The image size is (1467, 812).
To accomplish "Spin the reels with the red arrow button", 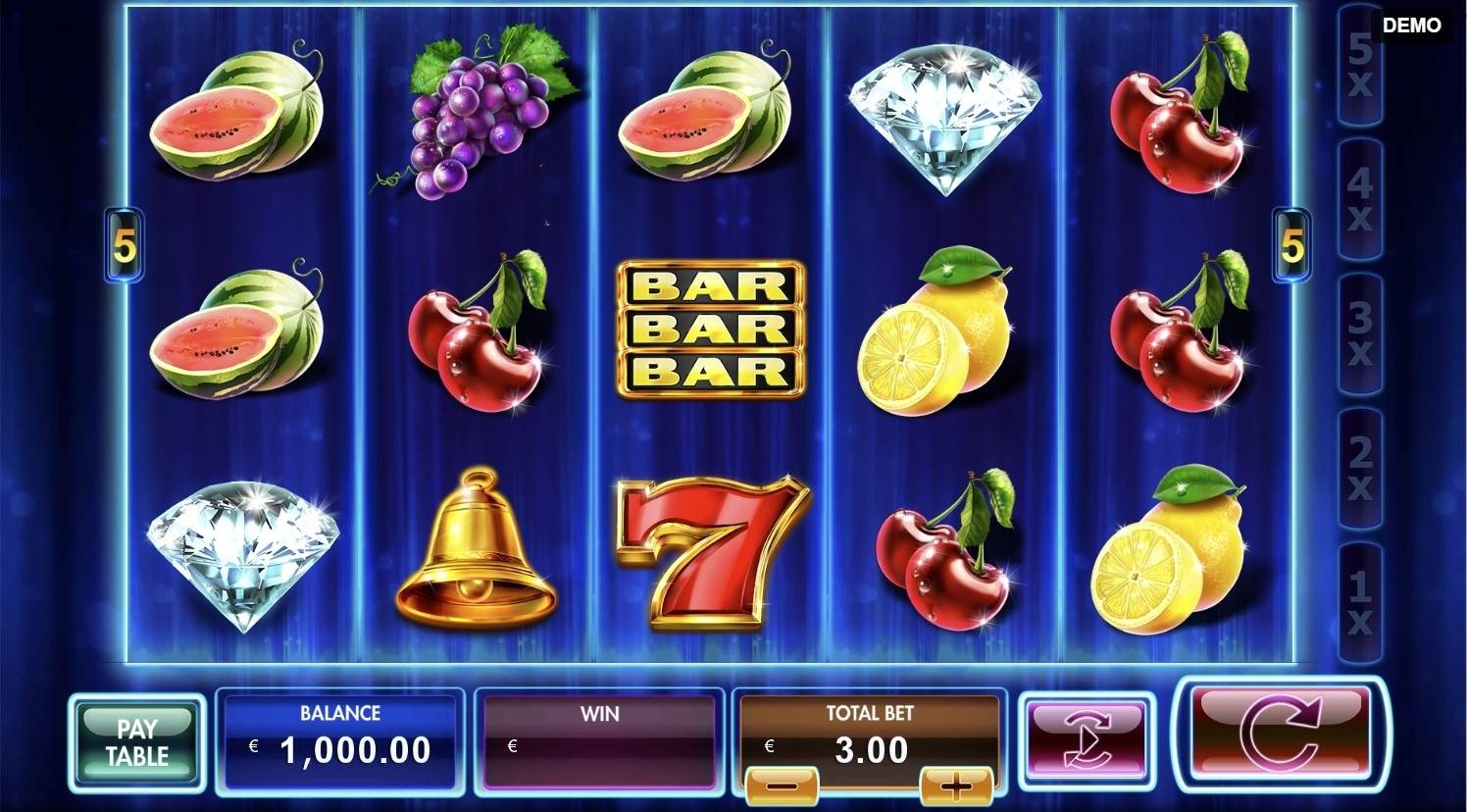I will [x=1281, y=733].
